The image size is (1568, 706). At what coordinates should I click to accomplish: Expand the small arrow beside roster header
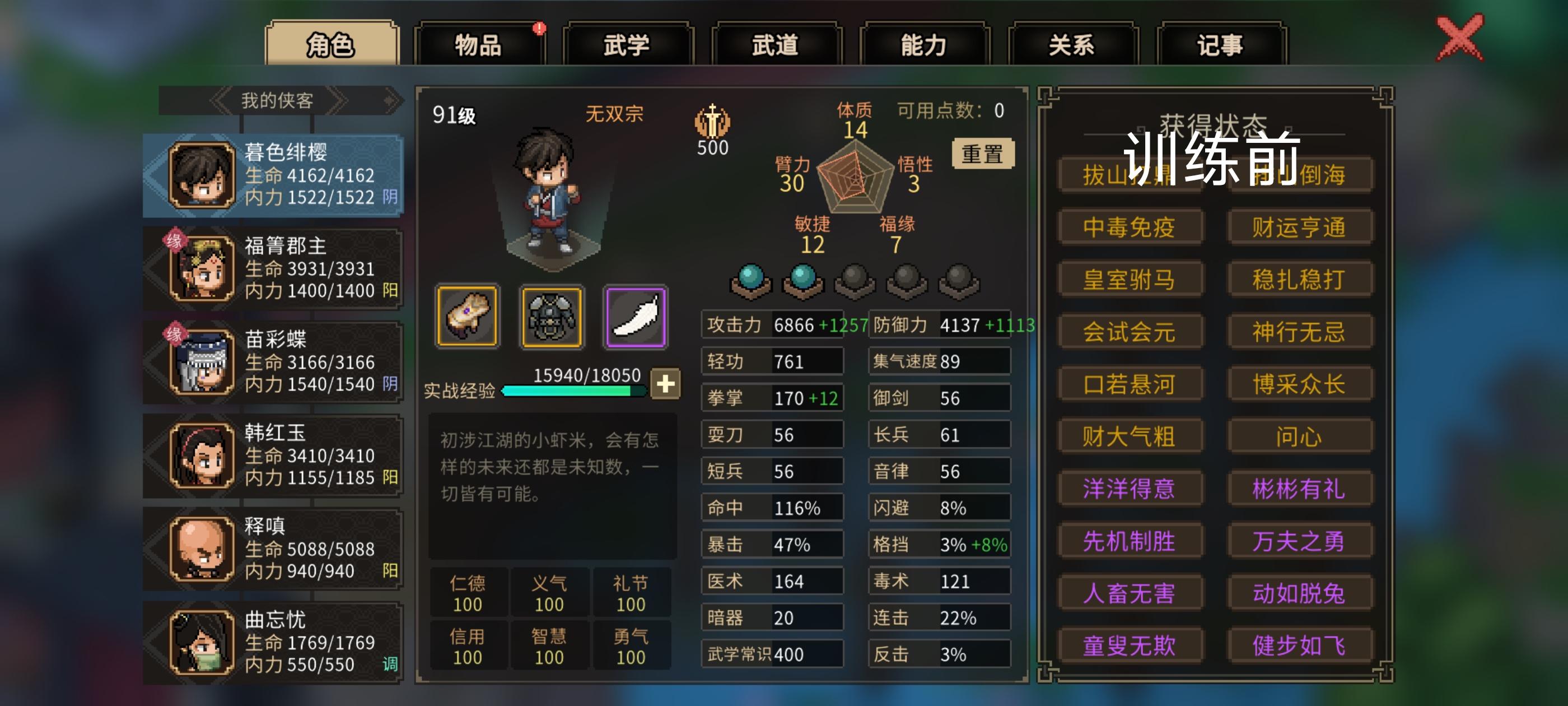coord(391,99)
